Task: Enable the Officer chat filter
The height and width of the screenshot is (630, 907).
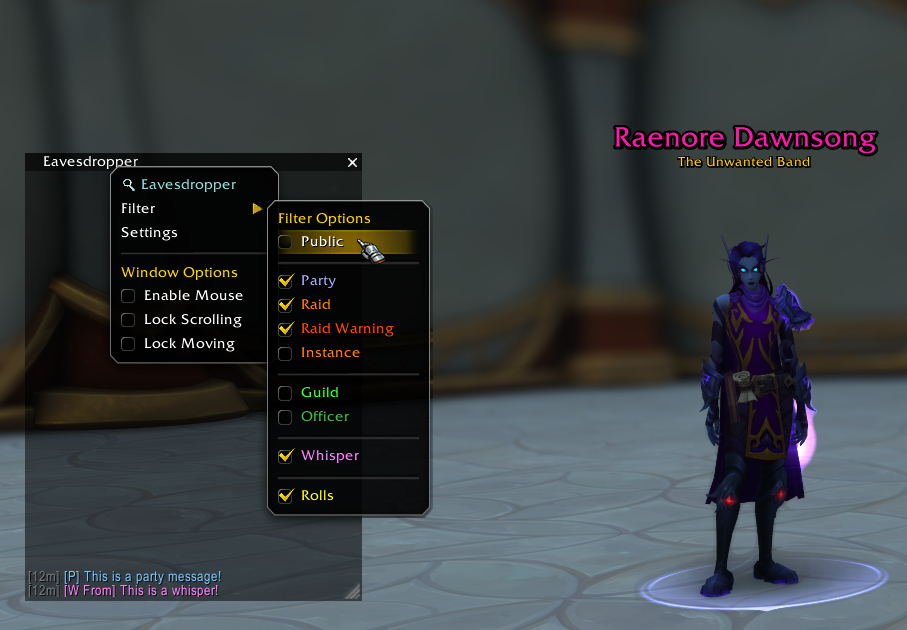Action: tap(286, 417)
